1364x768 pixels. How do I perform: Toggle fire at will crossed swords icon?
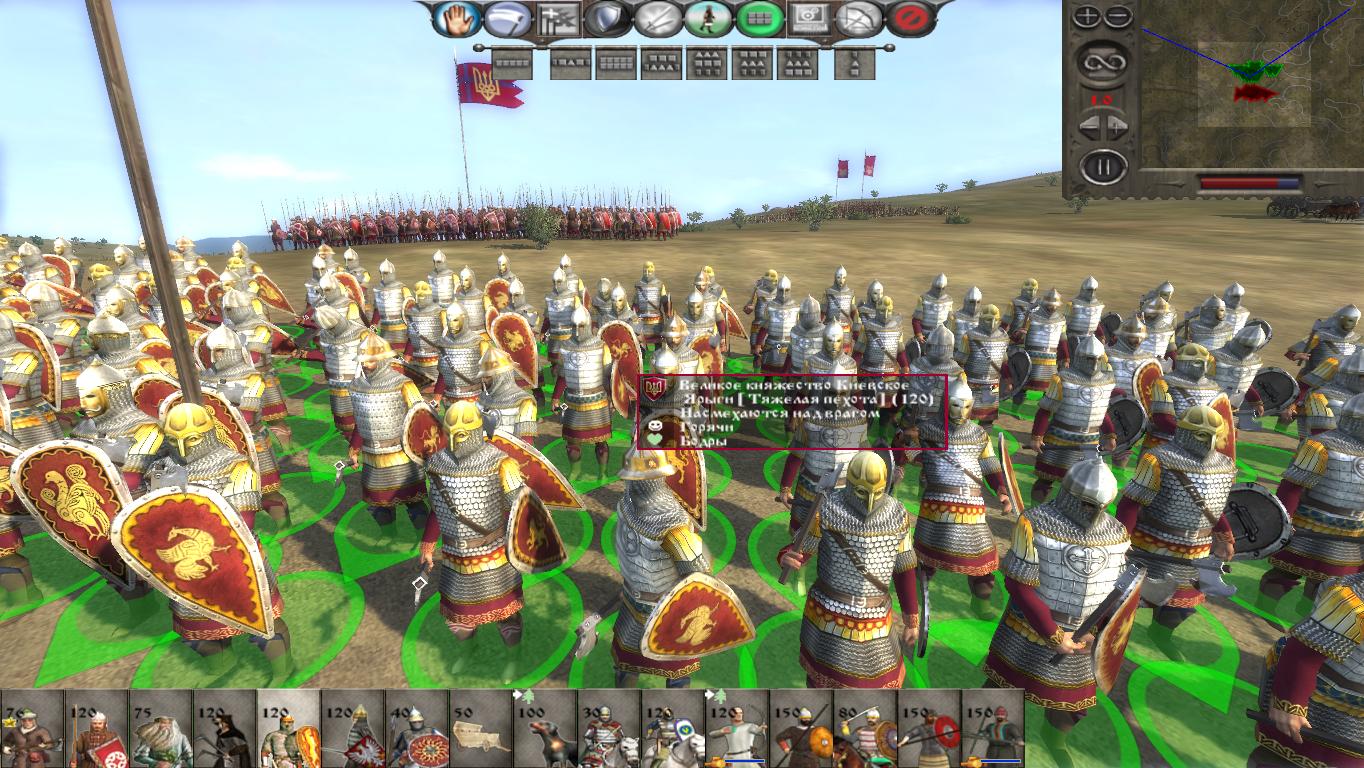point(657,17)
